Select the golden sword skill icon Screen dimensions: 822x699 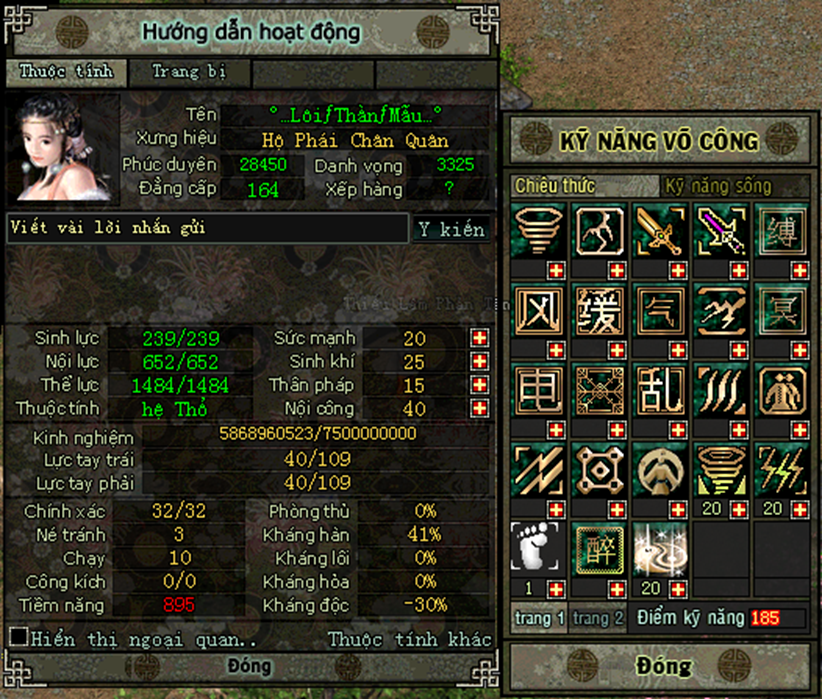661,231
